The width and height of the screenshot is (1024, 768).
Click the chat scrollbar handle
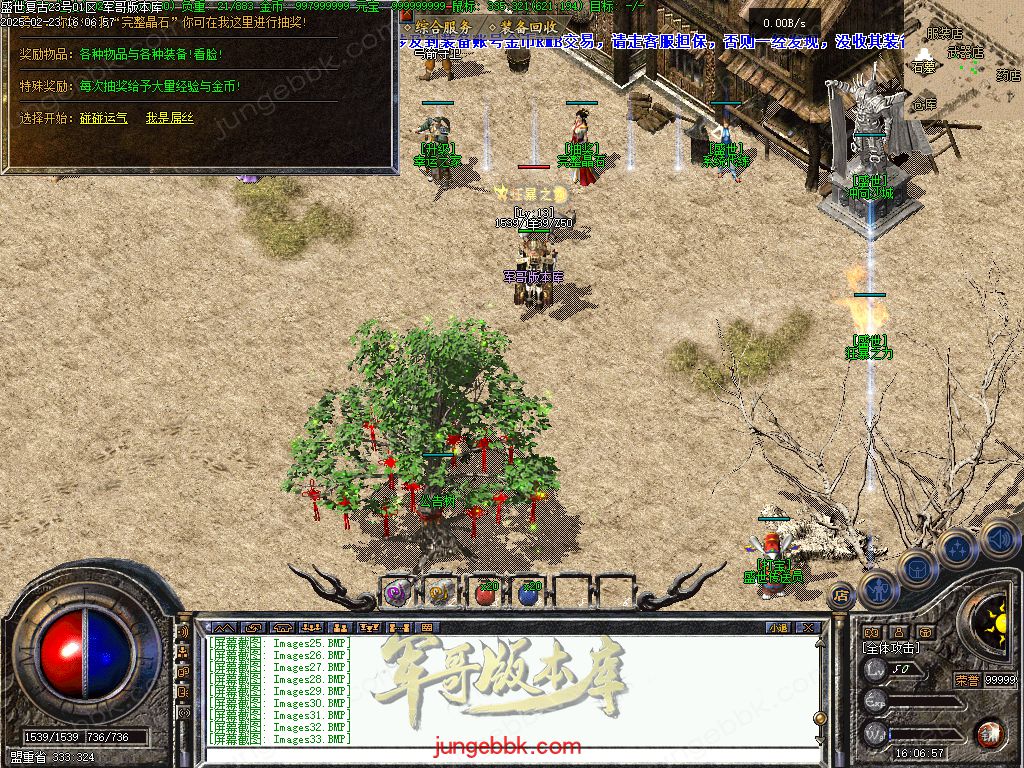(x=820, y=716)
